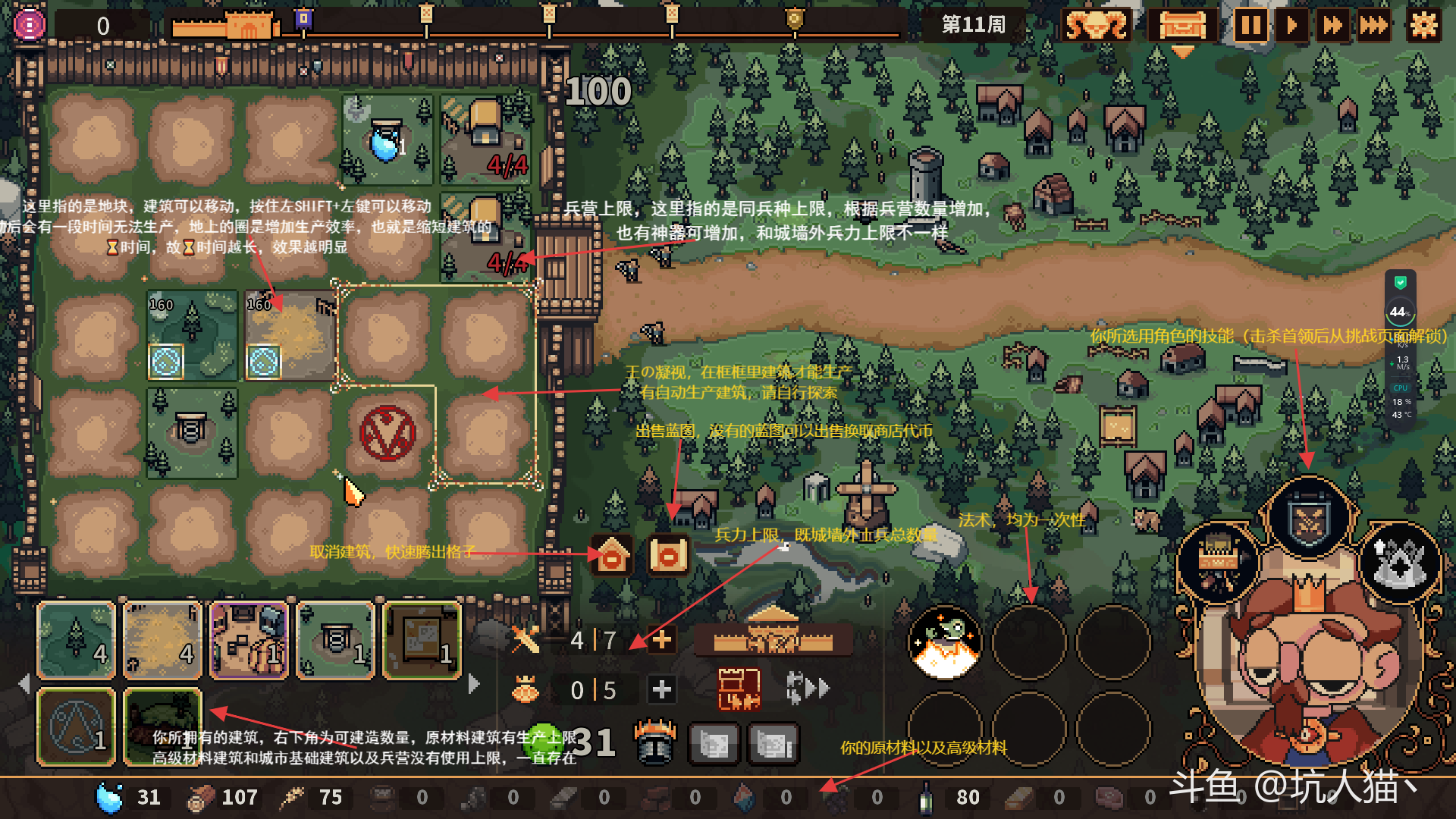The width and height of the screenshot is (1456, 819).
Task: Choose the purple-bordered workshop building card
Action: 249,640
